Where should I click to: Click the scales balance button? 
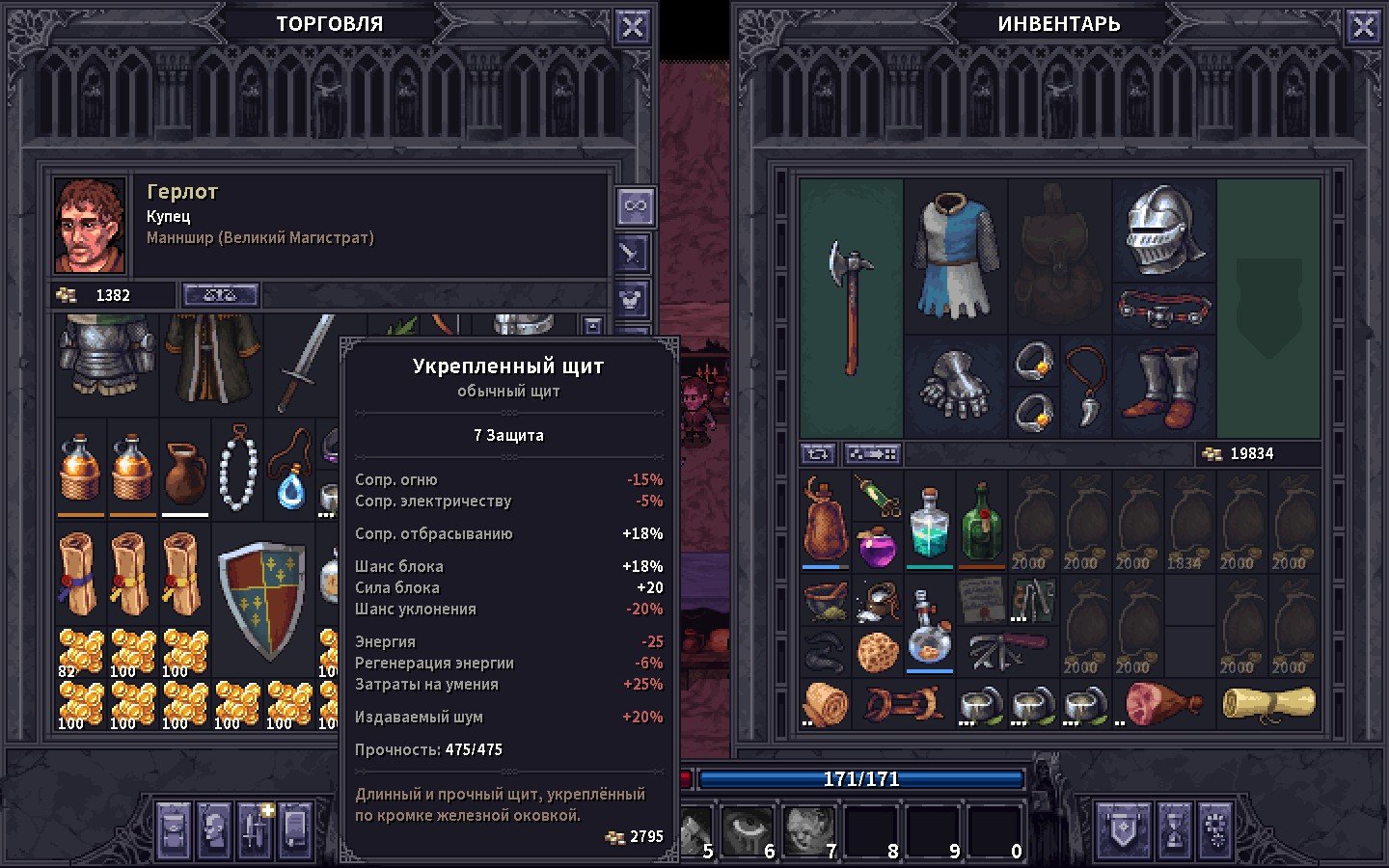(x=220, y=295)
